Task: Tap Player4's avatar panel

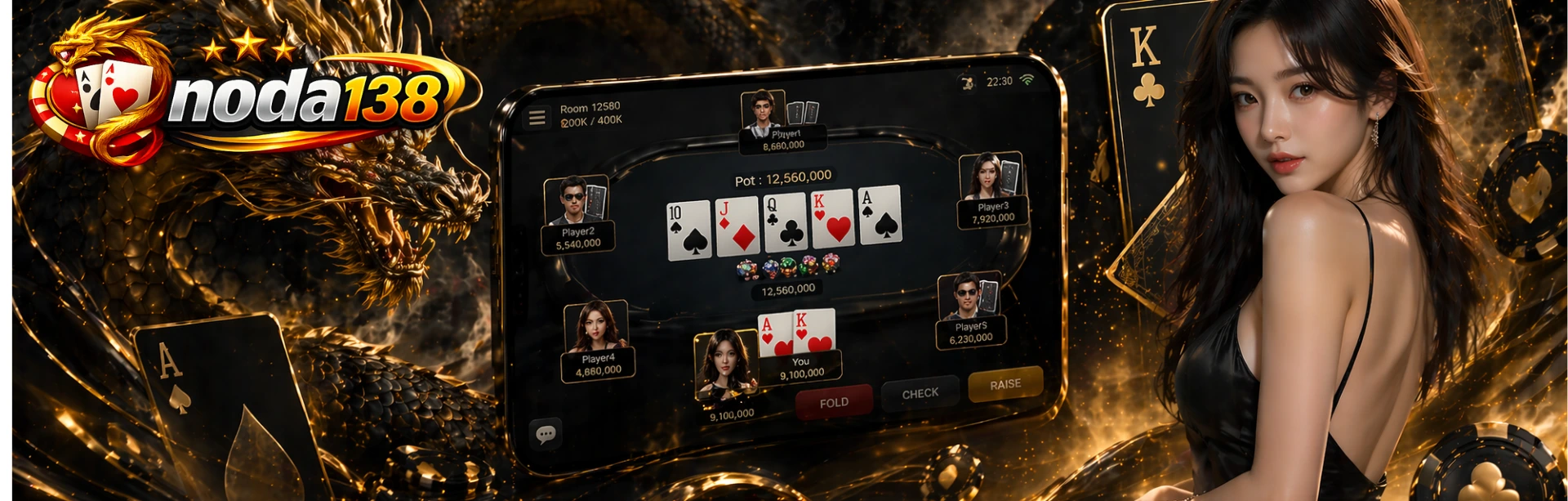Action: [595, 327]
